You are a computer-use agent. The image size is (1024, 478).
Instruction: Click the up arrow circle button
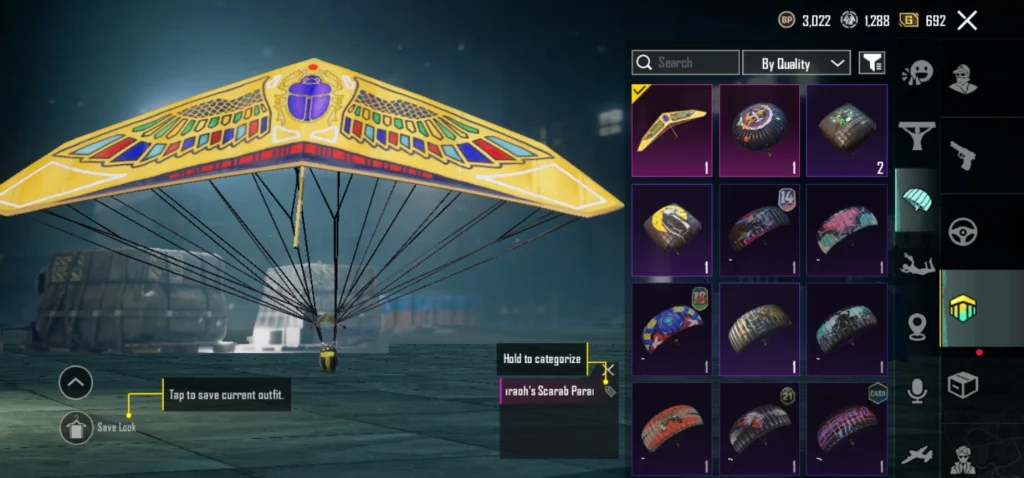(x=76, y=381)
